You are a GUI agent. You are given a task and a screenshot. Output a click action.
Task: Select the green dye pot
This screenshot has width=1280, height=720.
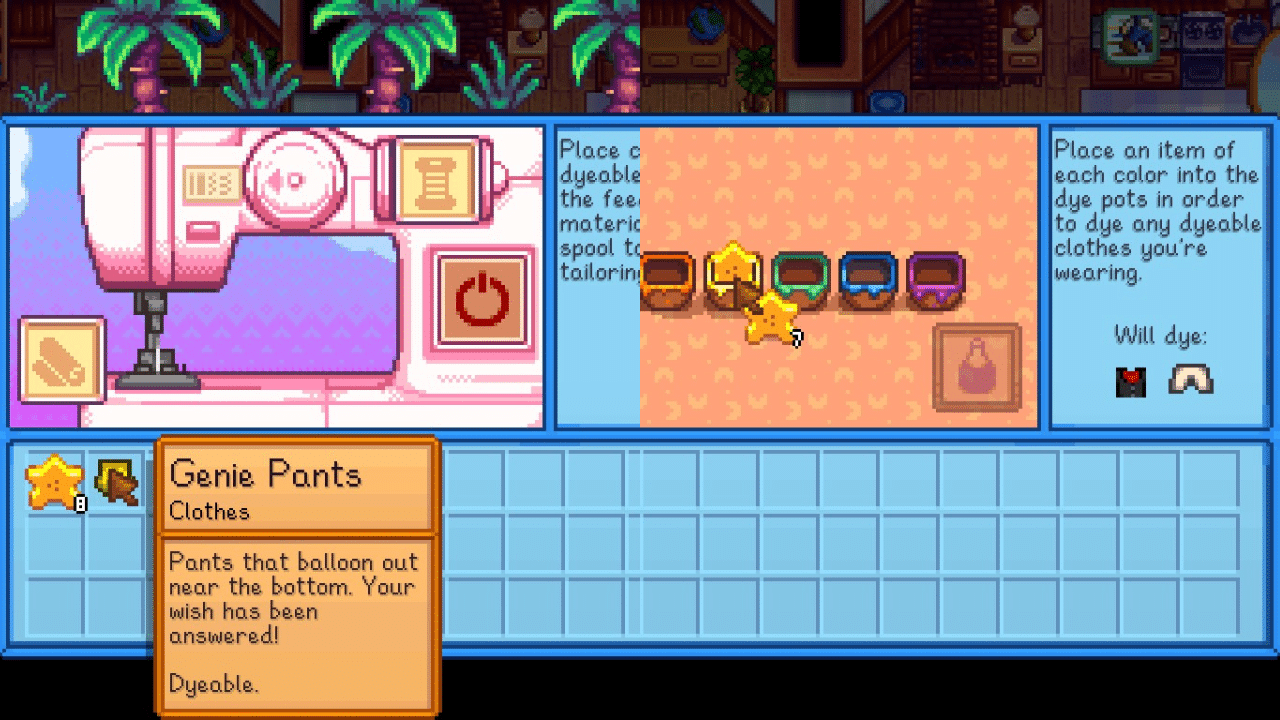800,280
